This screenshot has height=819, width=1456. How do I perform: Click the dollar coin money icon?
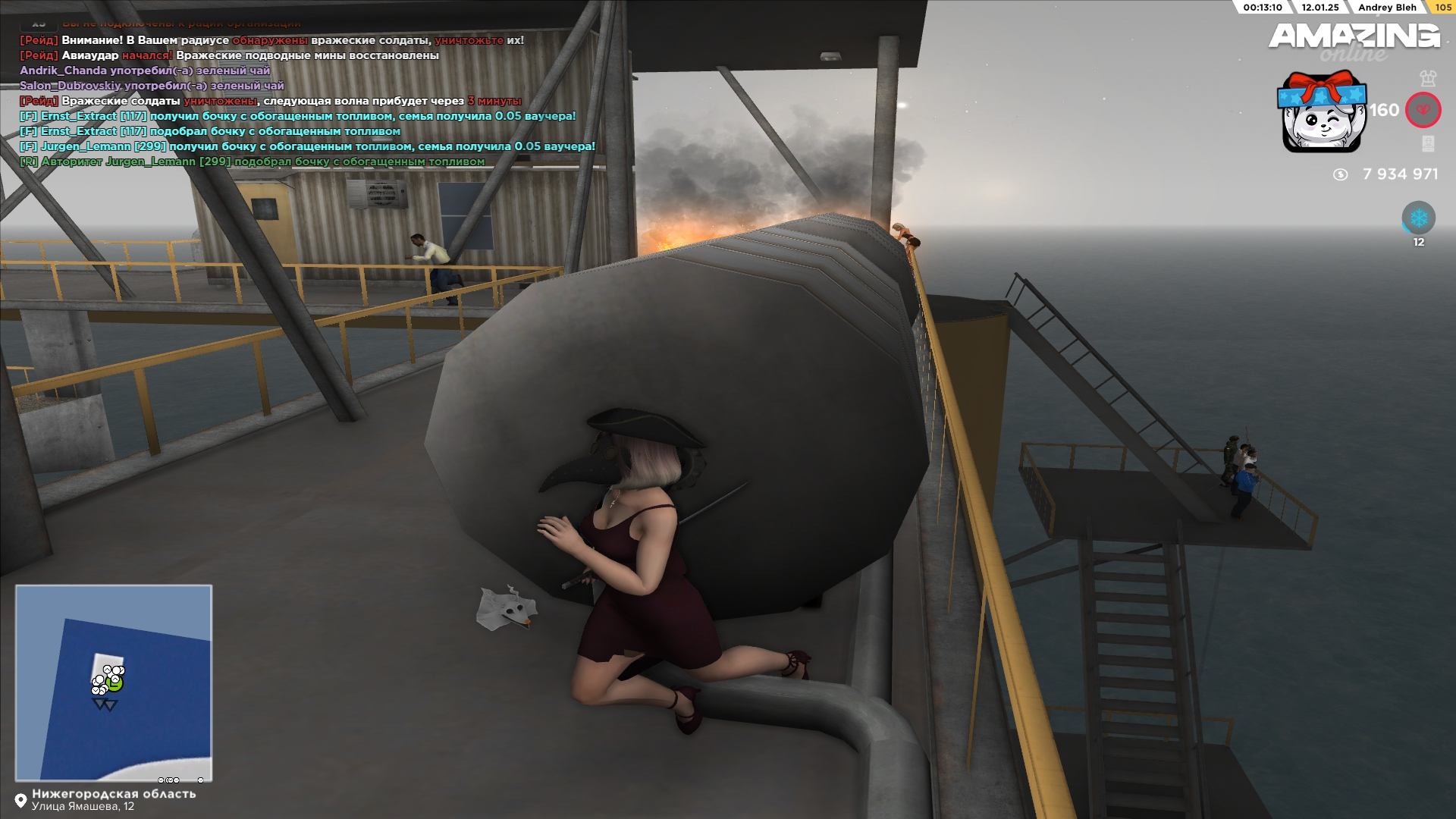tap(1340, 174)
